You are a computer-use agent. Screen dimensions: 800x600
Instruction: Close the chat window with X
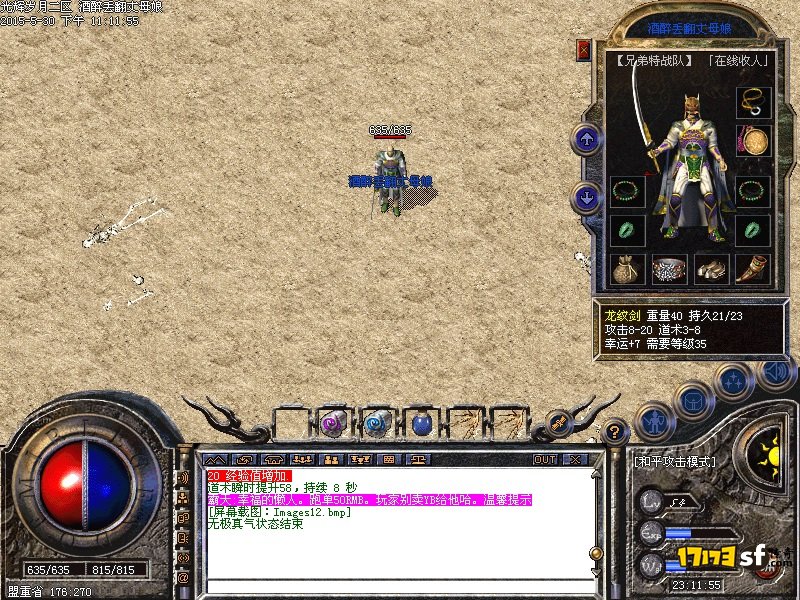pos(573,460)
